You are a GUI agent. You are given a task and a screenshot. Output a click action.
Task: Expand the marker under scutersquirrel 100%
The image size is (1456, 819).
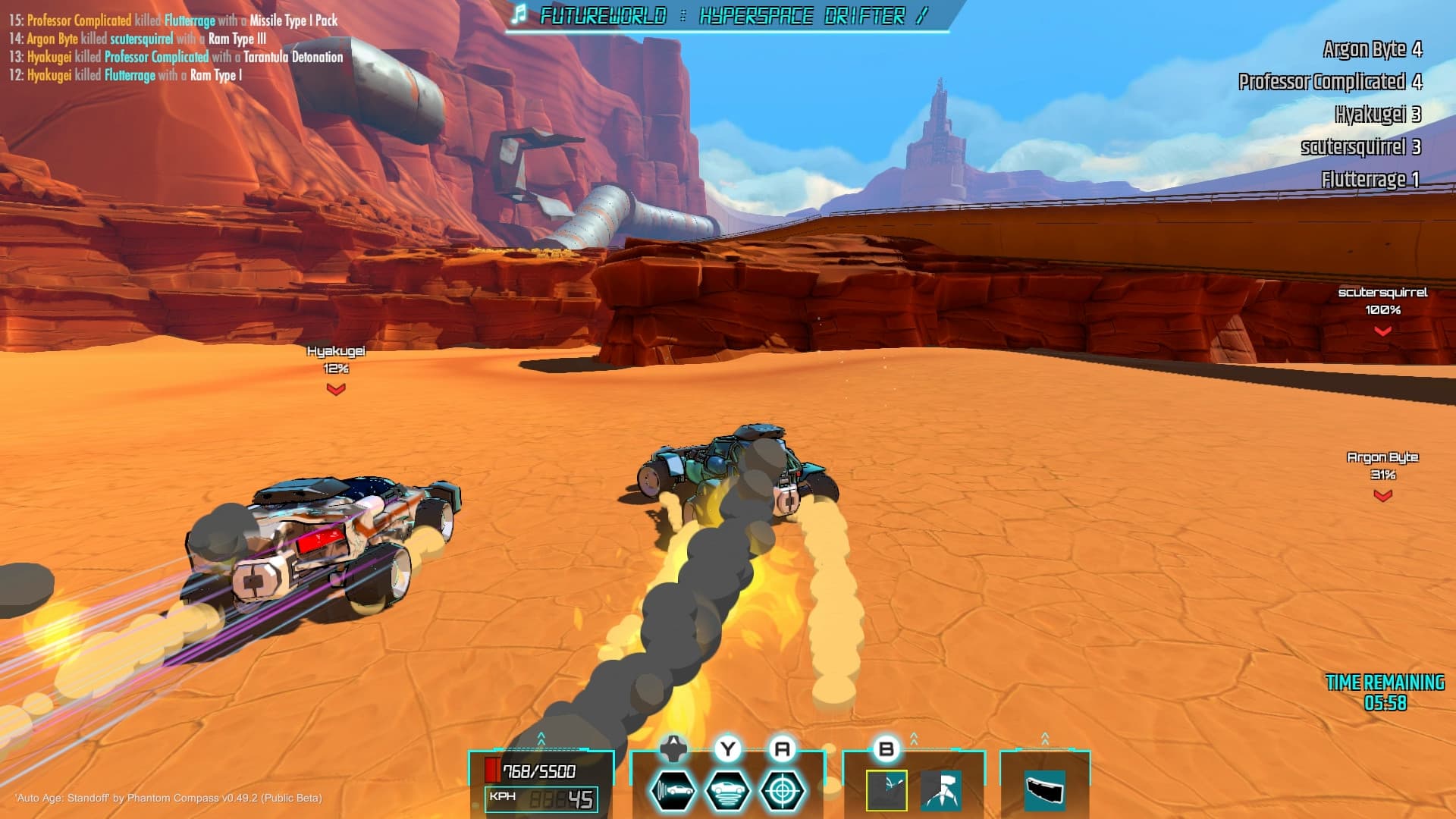coord(1382,329)
